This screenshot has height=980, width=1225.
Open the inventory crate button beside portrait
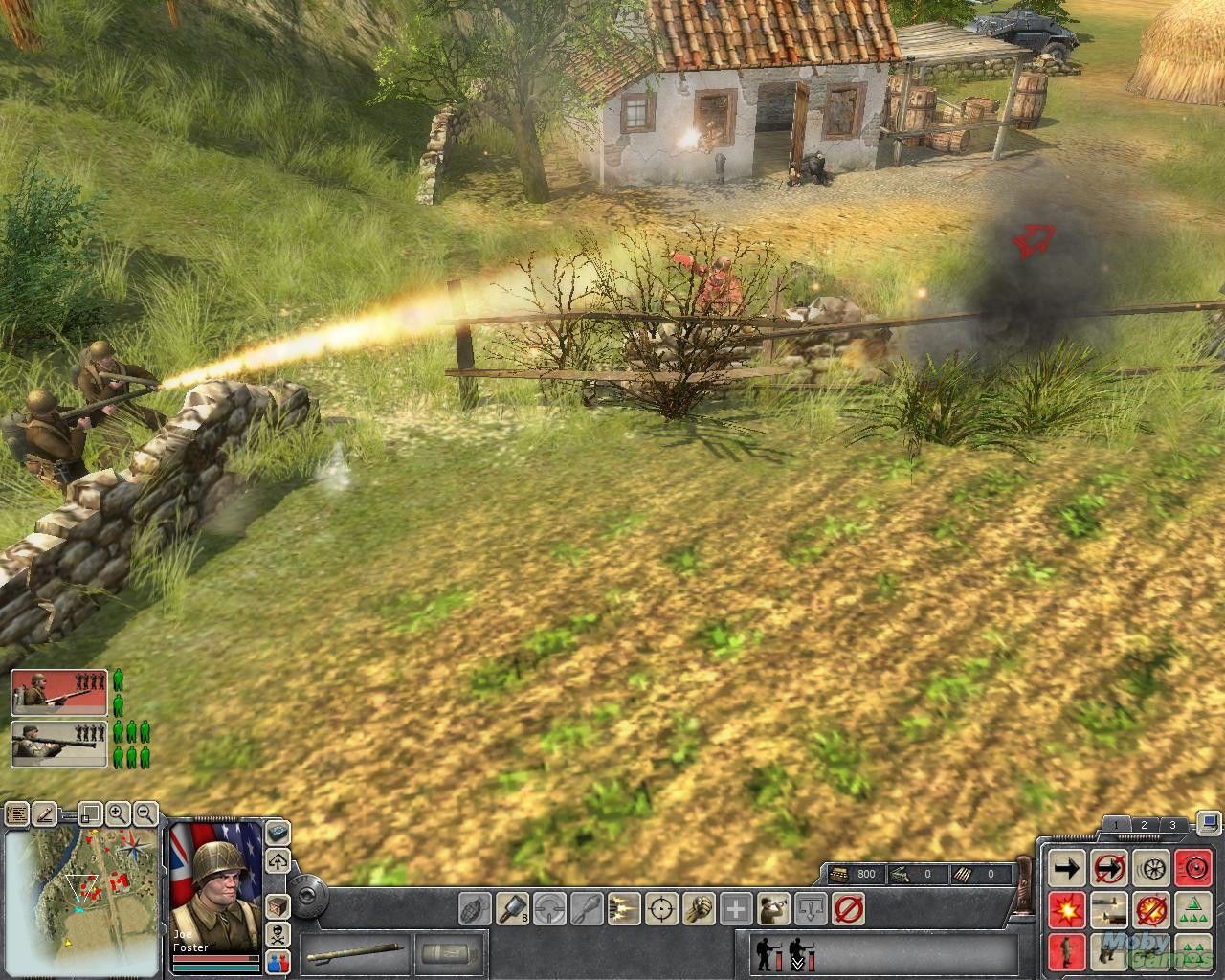click(277, 904)
